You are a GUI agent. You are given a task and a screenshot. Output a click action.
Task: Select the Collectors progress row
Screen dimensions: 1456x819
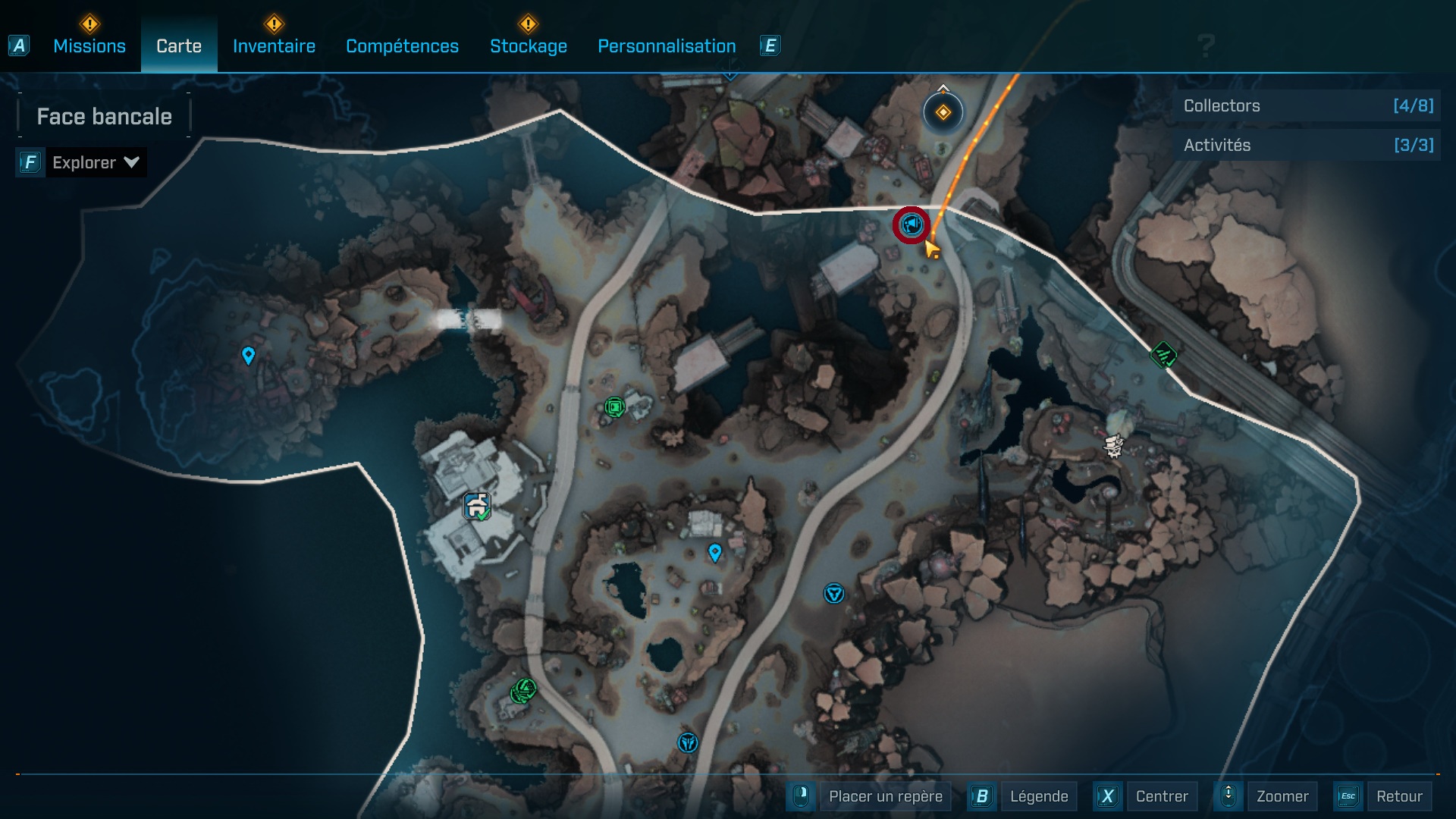1307,106
